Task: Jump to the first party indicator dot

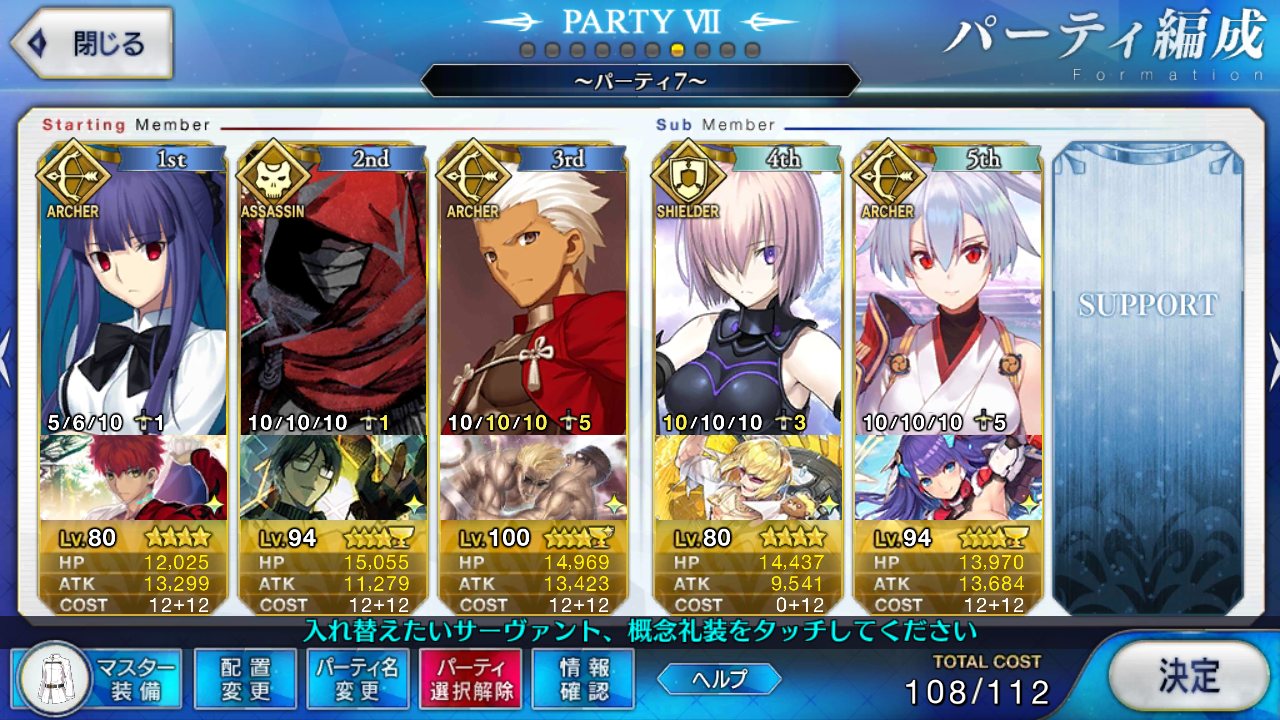Action: click(527, 50)
